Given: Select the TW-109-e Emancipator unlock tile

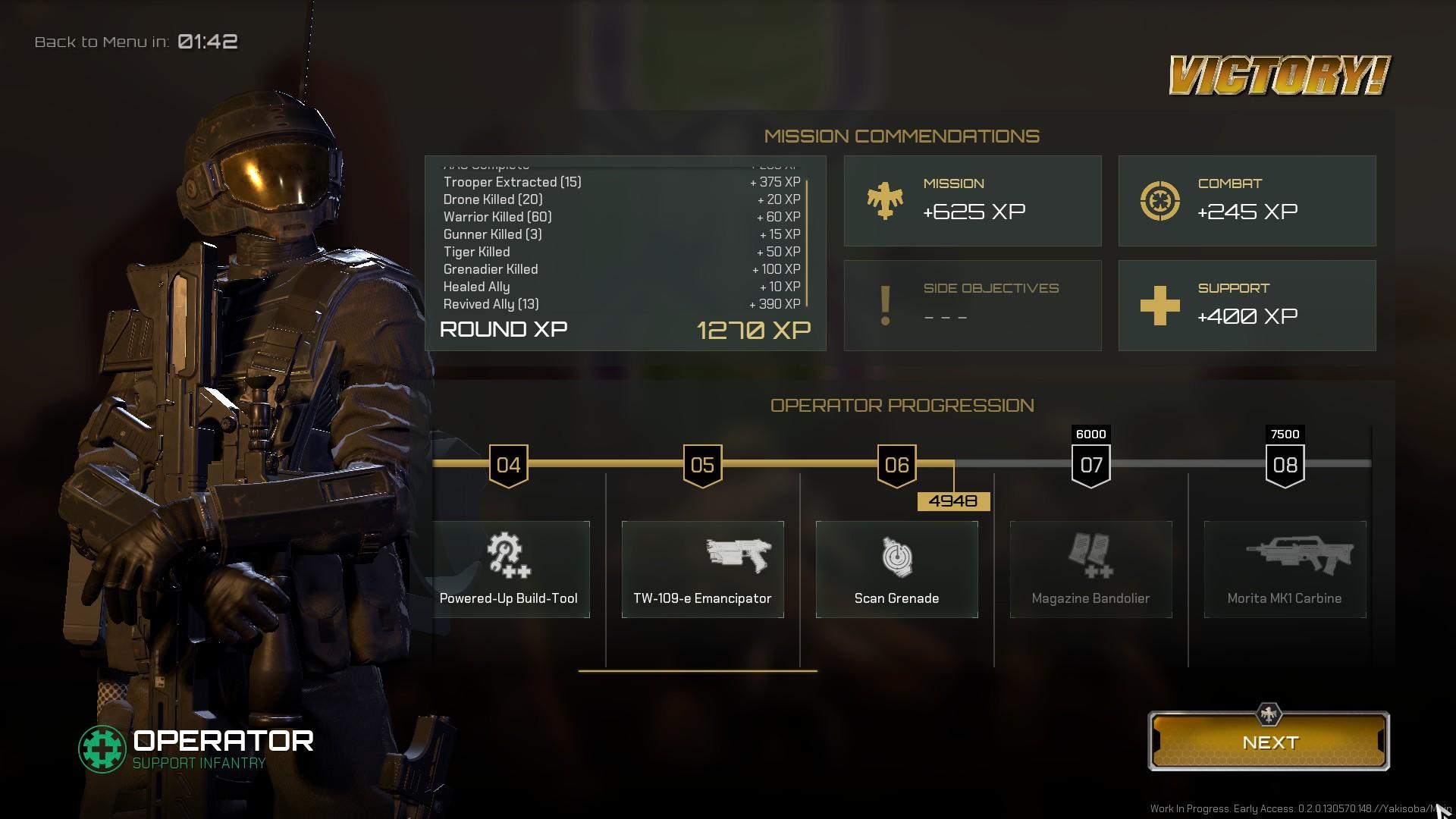Looking at the screenshot, I should 702,569.
